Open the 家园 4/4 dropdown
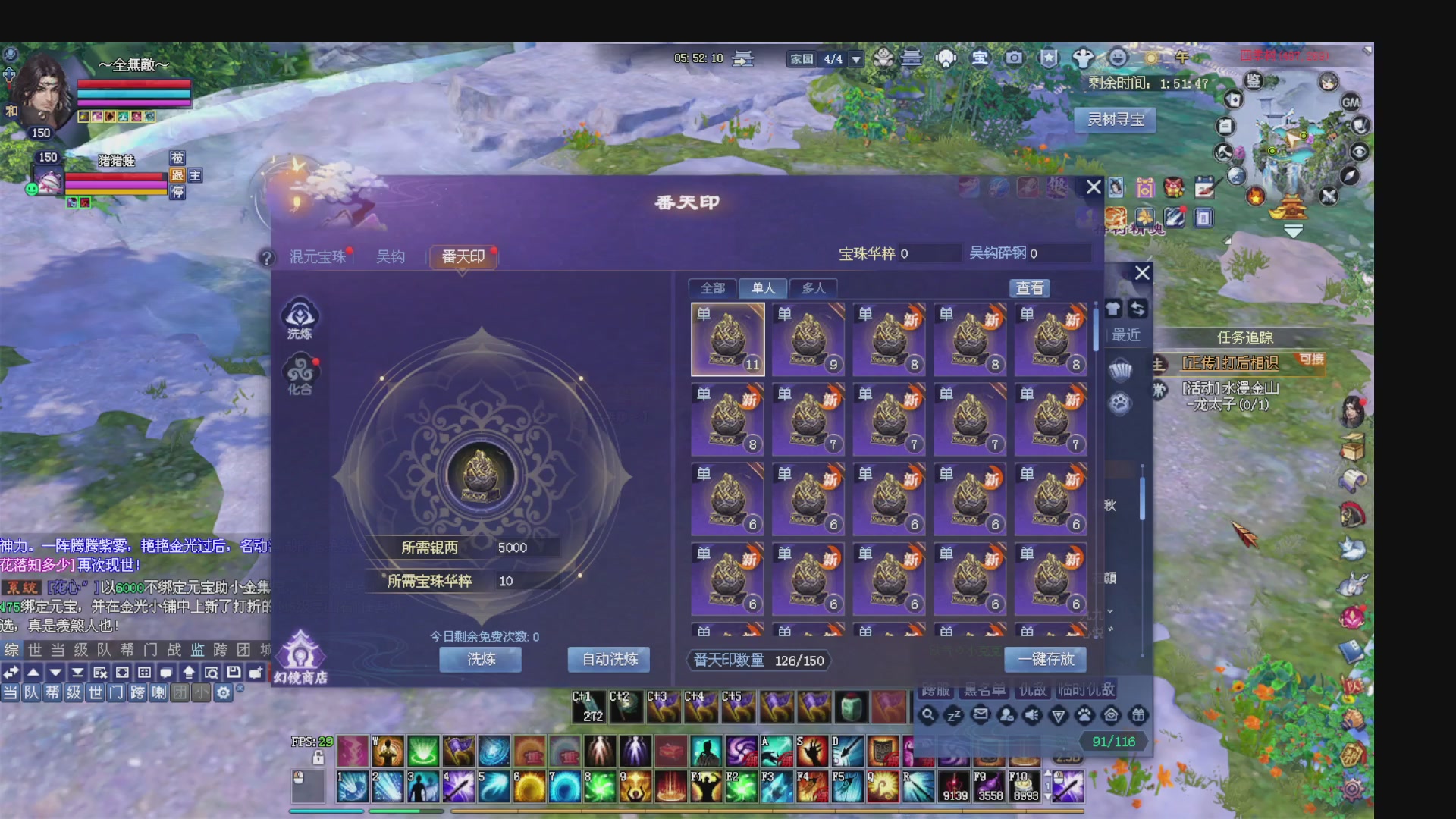The image size is (1456, 819). tap(856, 58)
